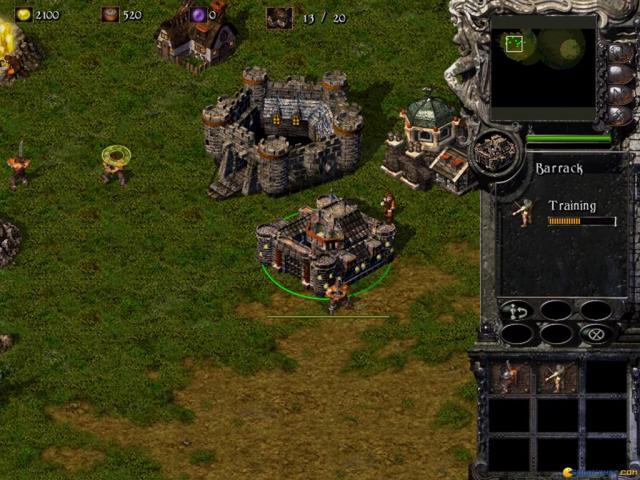Select the Barrack building portrait icon
This screenshot has width=640, height=480.
tap(495, 152)
